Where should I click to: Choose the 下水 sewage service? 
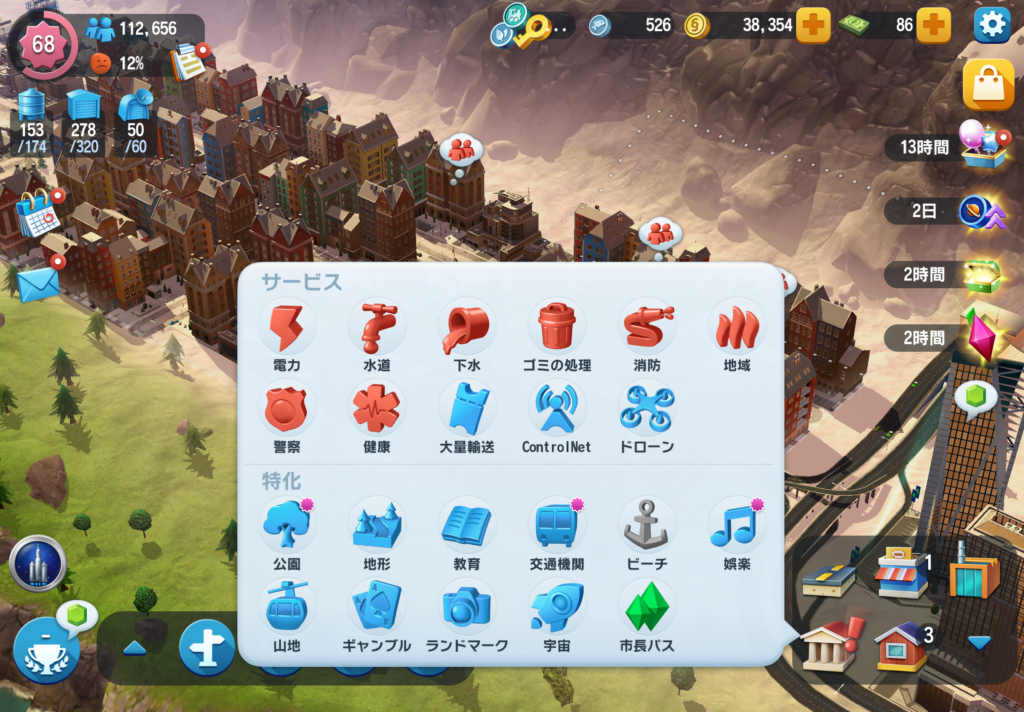466,327
